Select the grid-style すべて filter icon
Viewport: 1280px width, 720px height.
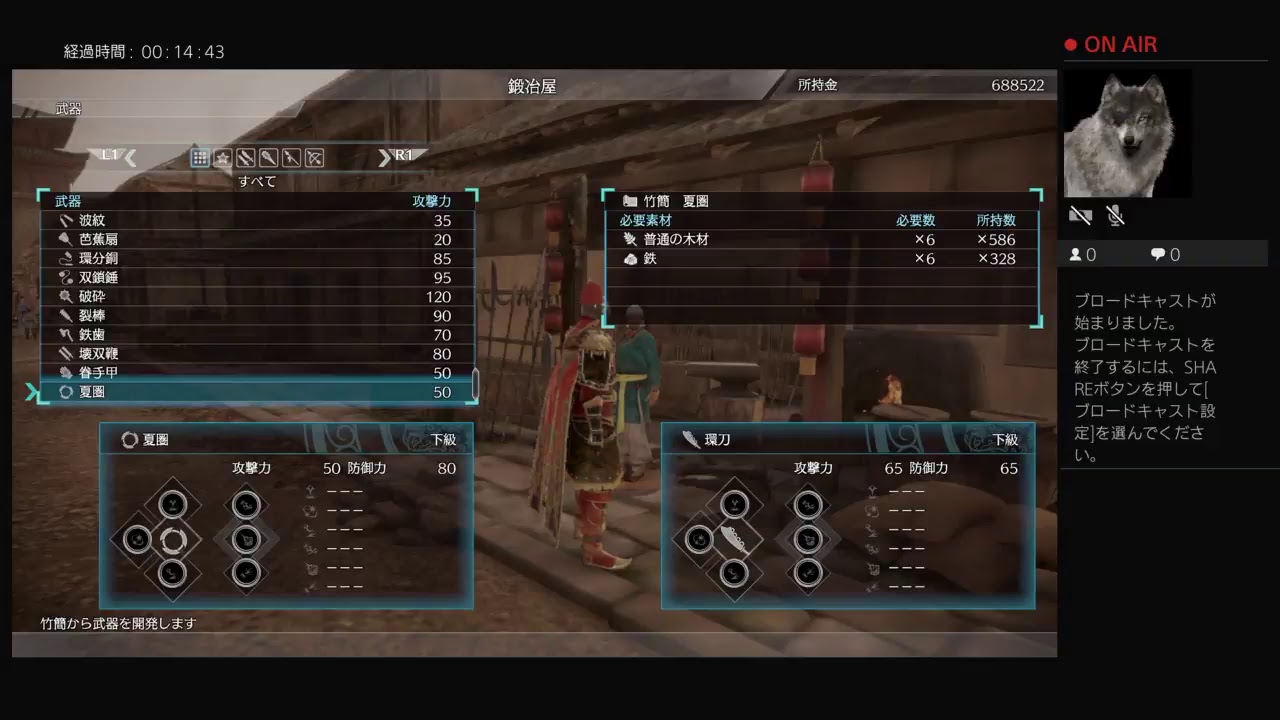click(200, 158)
